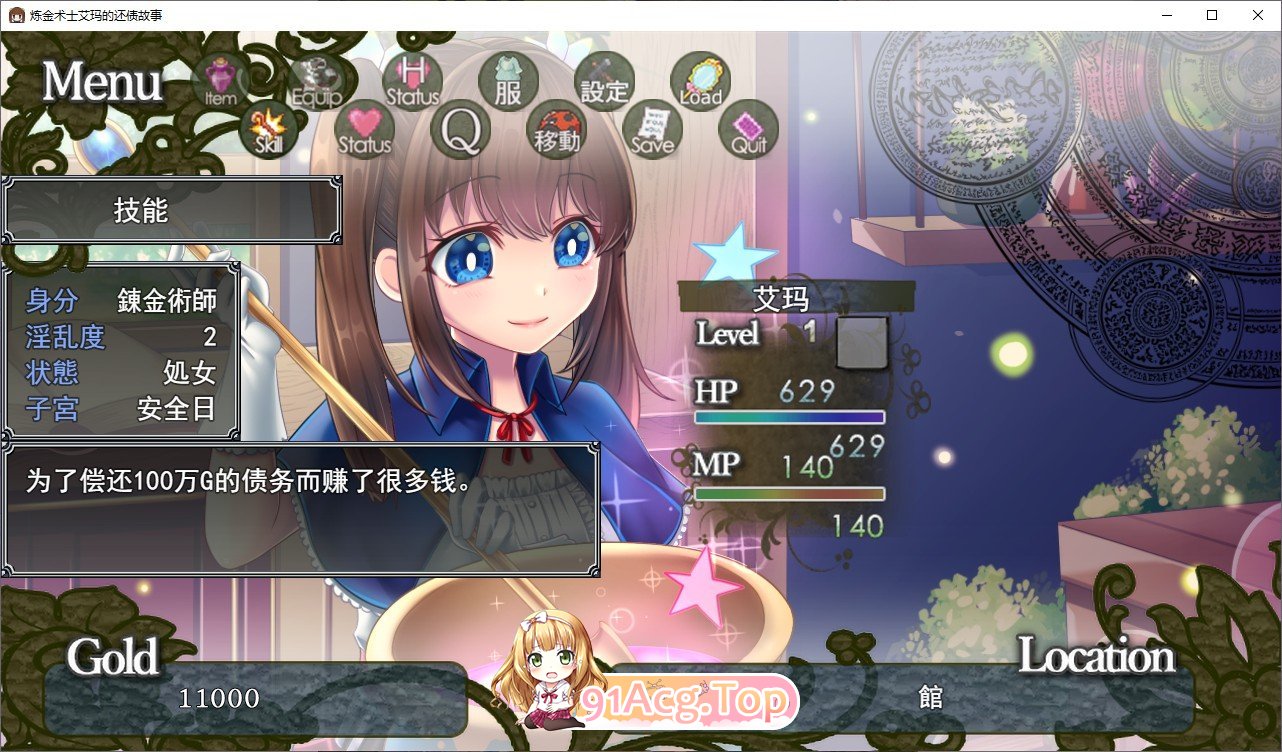Open the 服 clothing menu
This screenshot has height=752, width=1282.
(x=508, y=80)
